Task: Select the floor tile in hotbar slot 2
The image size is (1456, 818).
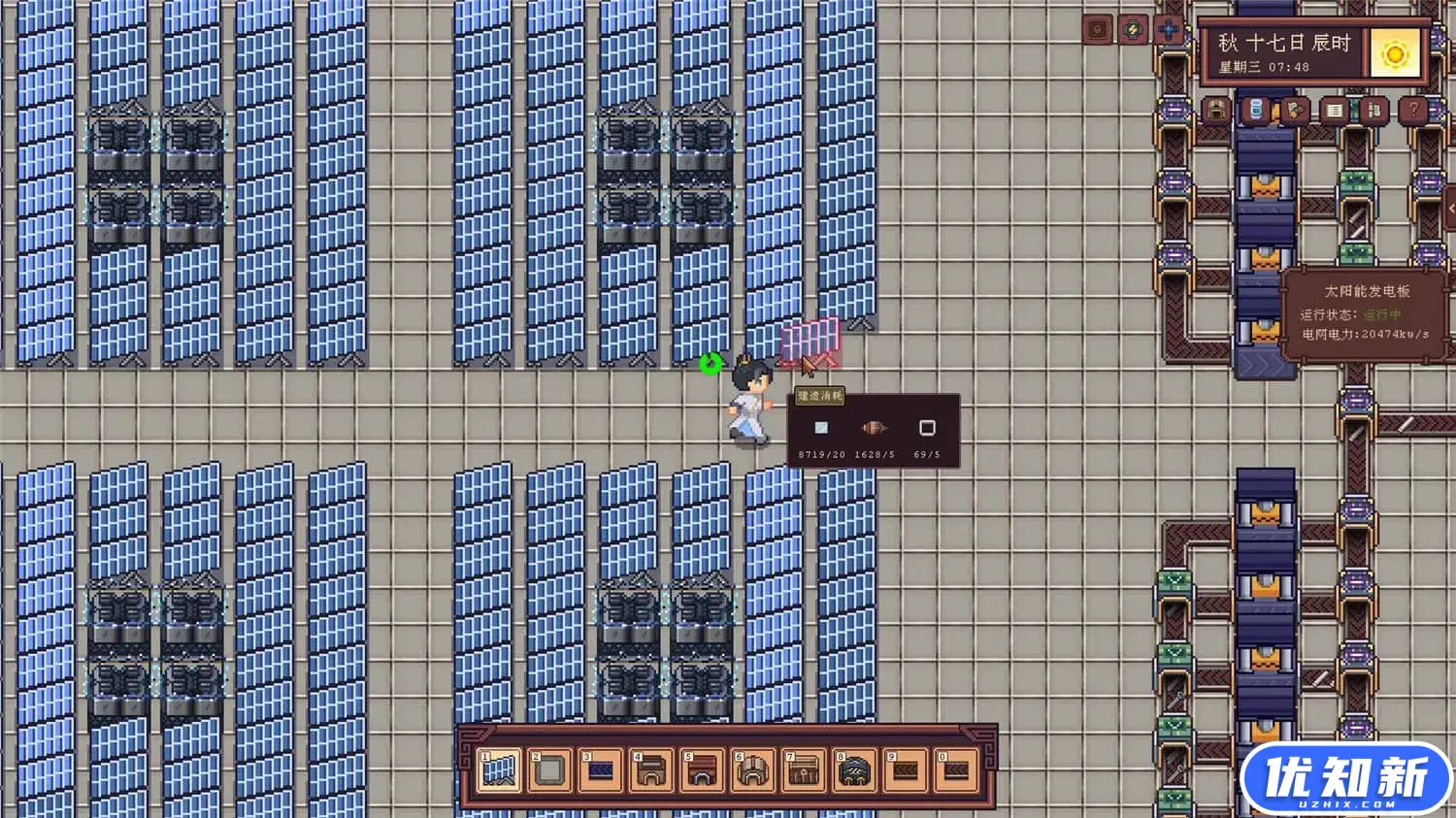Action: [548, 771]
